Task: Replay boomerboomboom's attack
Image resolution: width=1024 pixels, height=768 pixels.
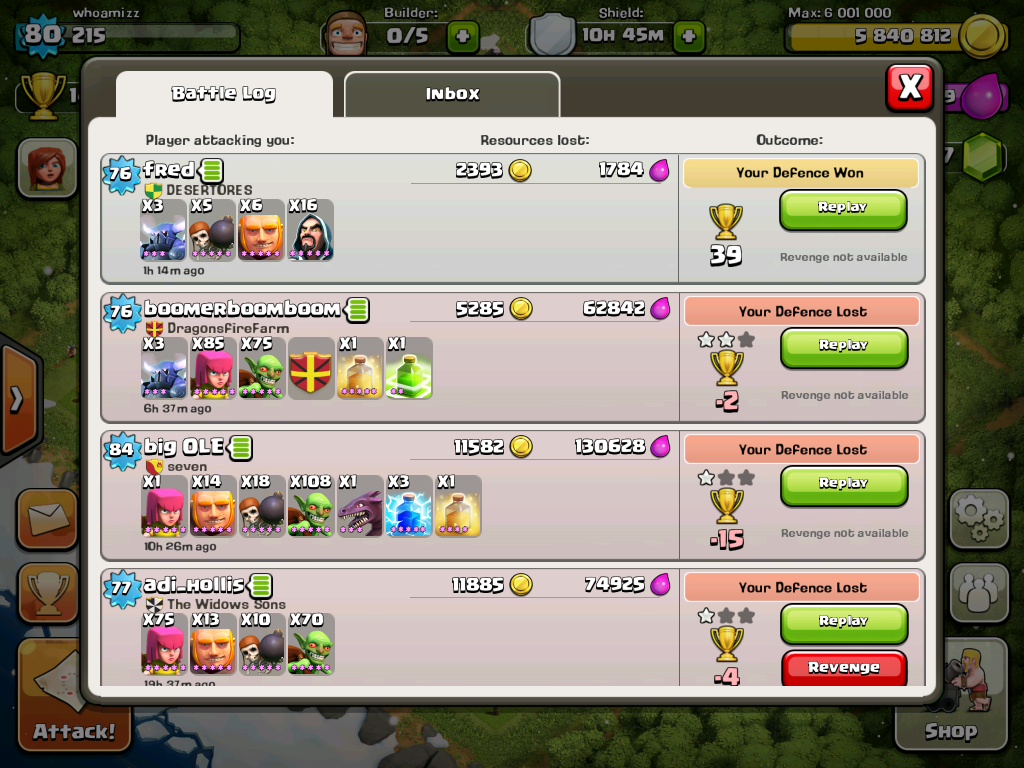Action: 843,346
